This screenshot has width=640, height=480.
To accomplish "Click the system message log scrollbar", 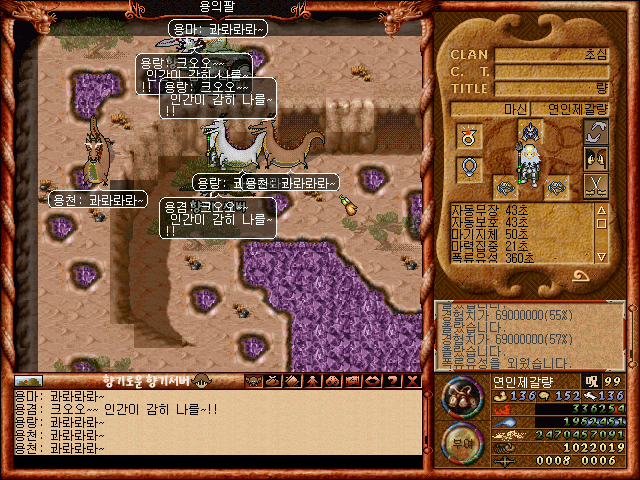I will [x=632, y=335].
